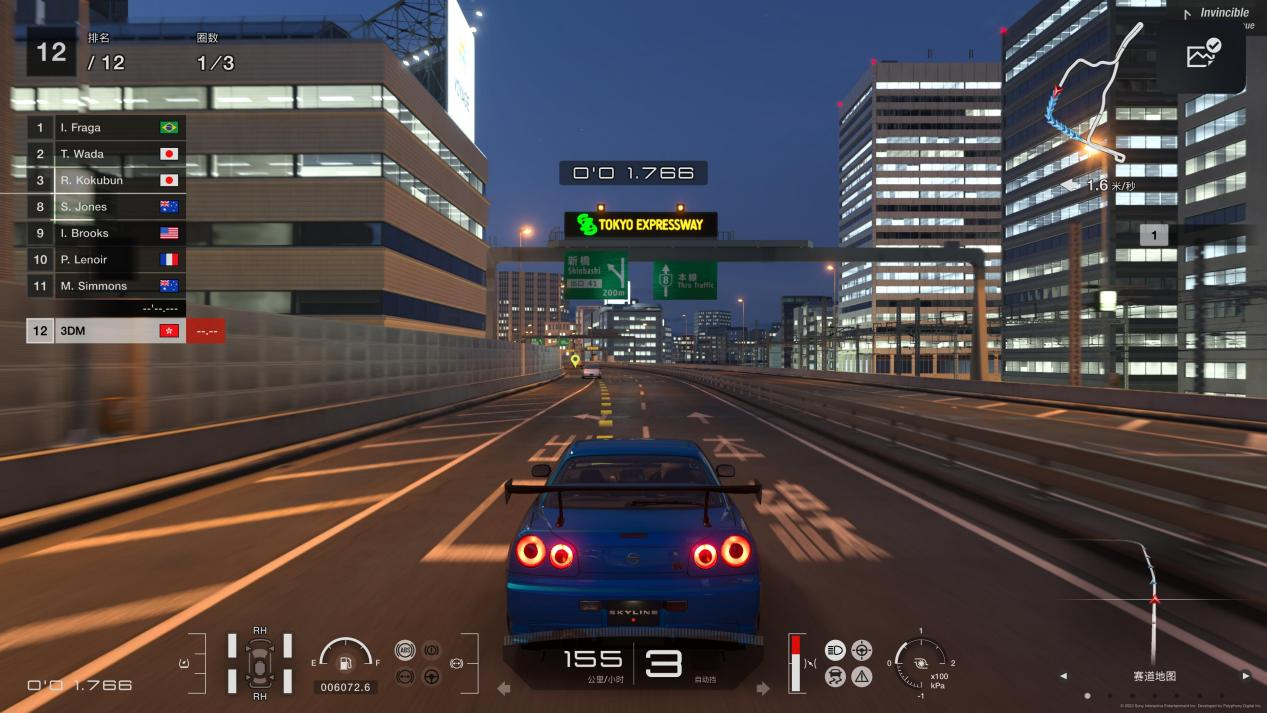Click the hazard warning triangle icon

(862, 677)
